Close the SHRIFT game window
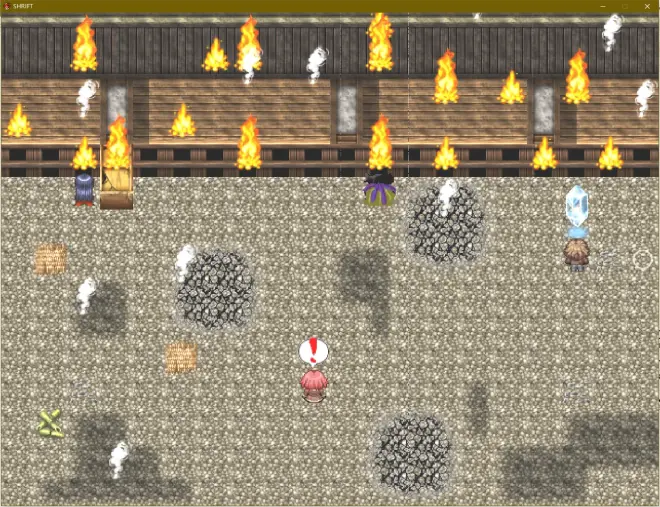660x507 pixels. pyautogui.click(x=648, y=6)
